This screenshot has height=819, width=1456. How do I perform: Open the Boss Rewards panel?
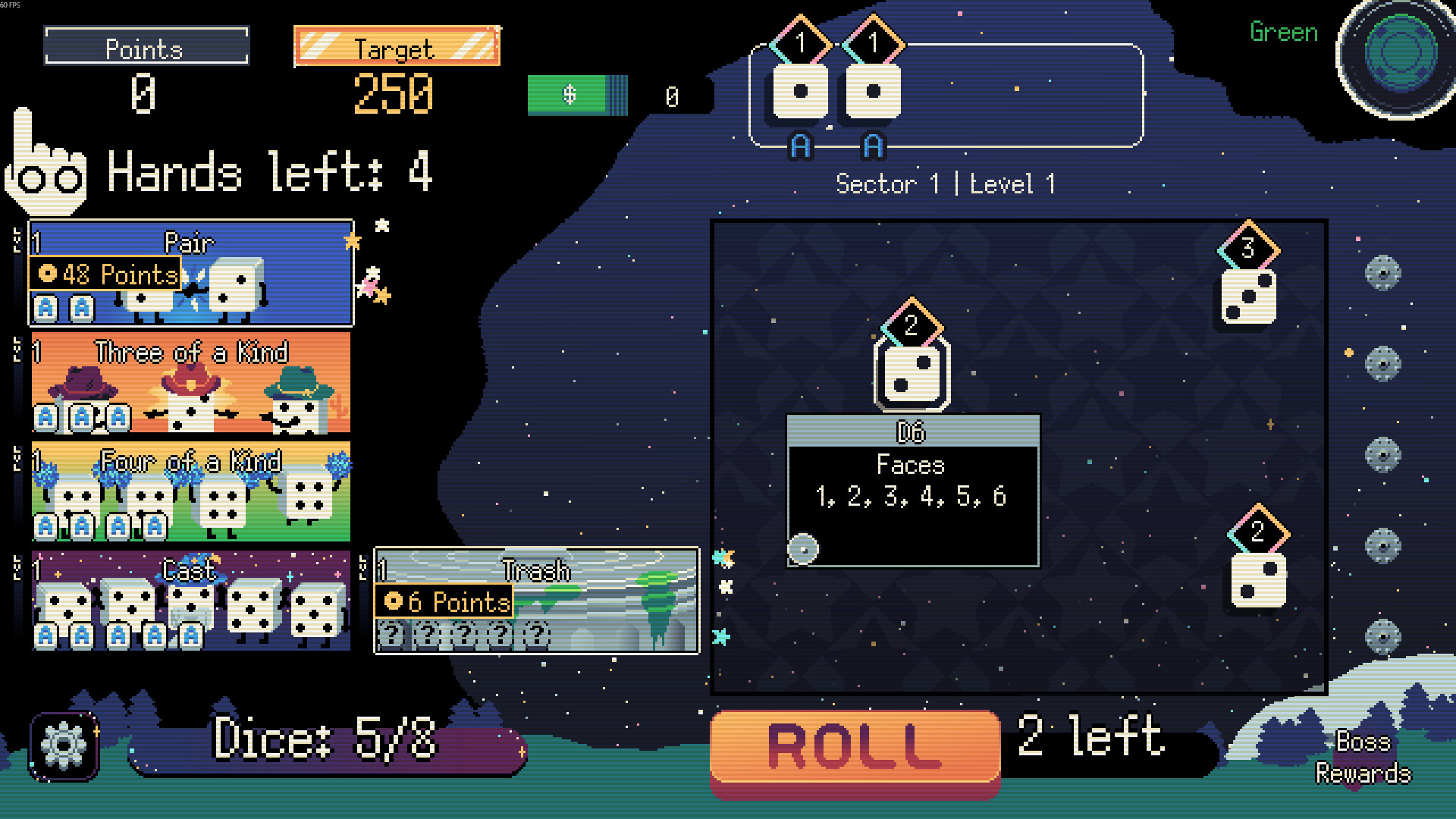point(1363,757)
